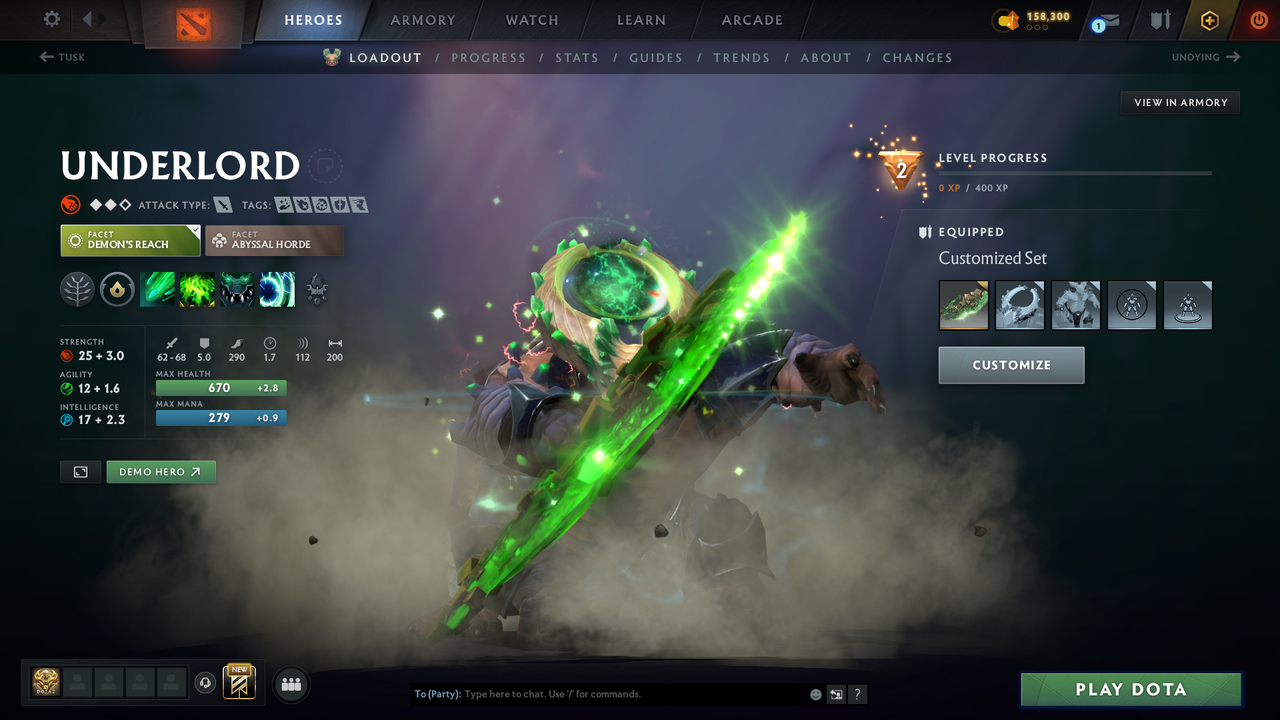Switch to the Abyssal Horde facet

pos(274,240)
